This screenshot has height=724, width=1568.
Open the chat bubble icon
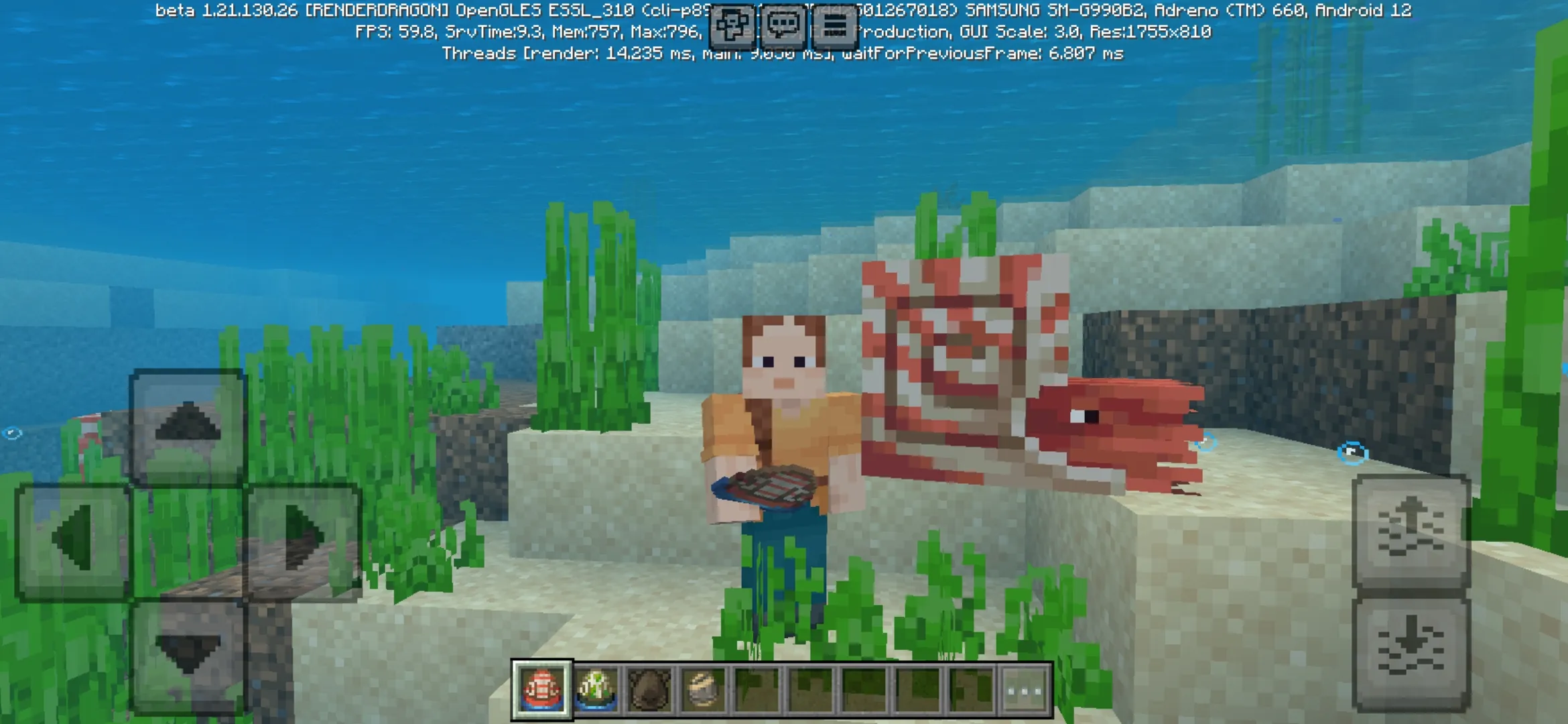point(785,25)
